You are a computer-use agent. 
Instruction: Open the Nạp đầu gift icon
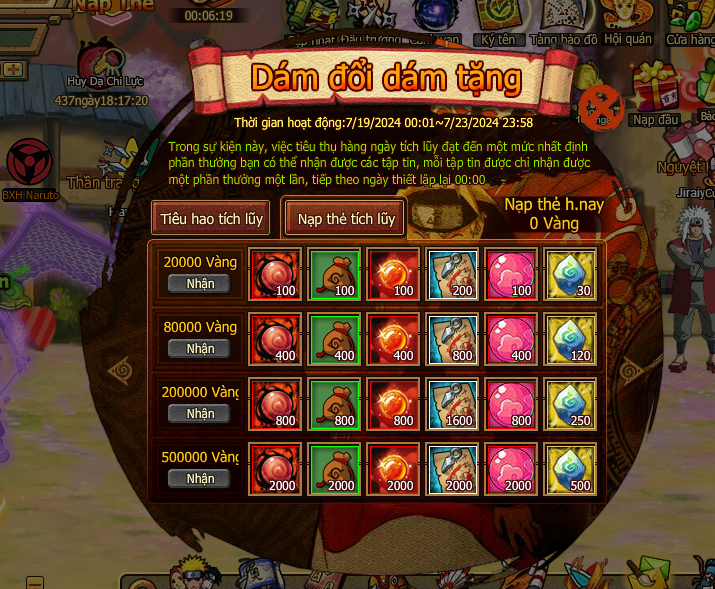pos(656,92)
